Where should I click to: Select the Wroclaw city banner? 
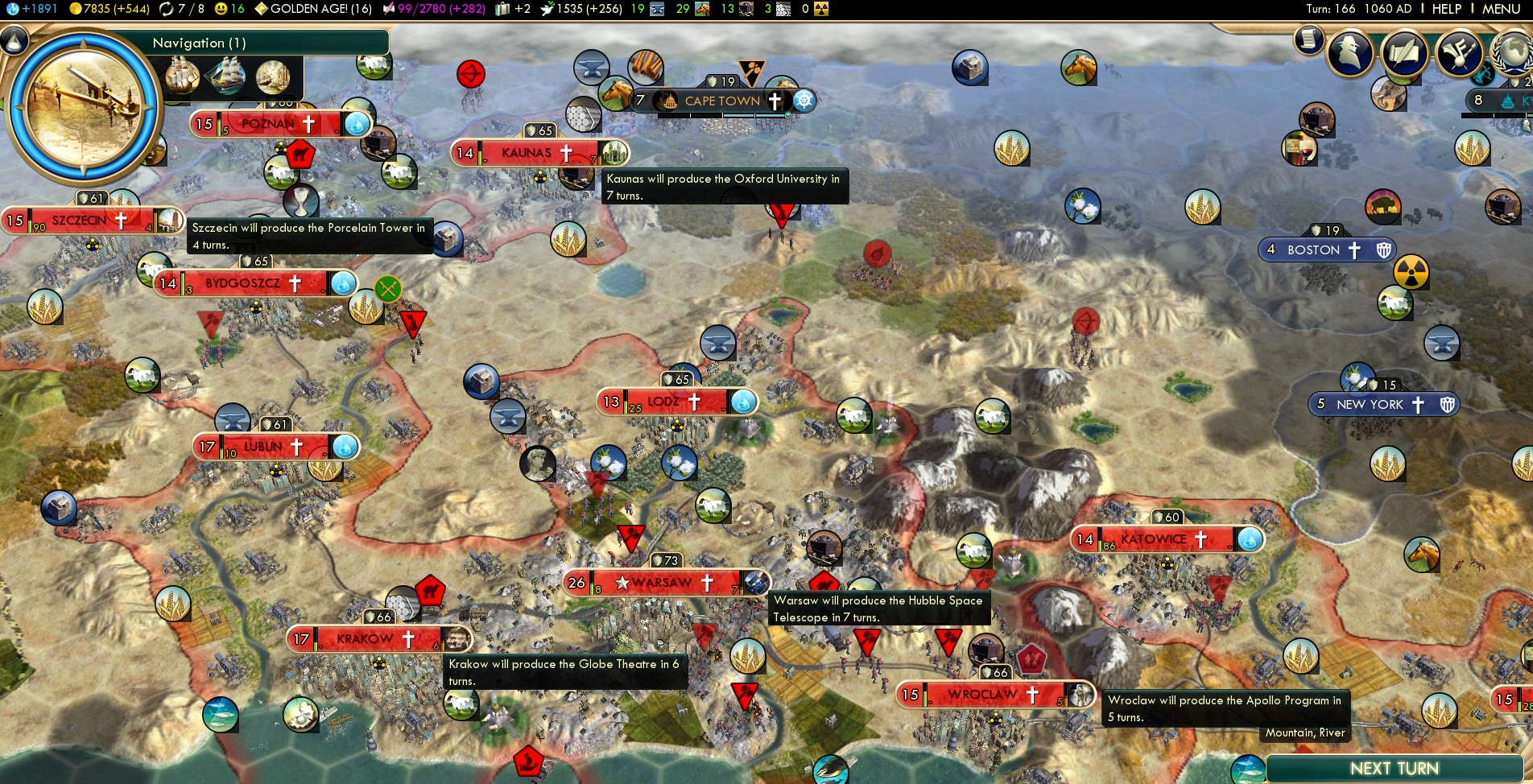pyautogui.click(x=982, y=695)
